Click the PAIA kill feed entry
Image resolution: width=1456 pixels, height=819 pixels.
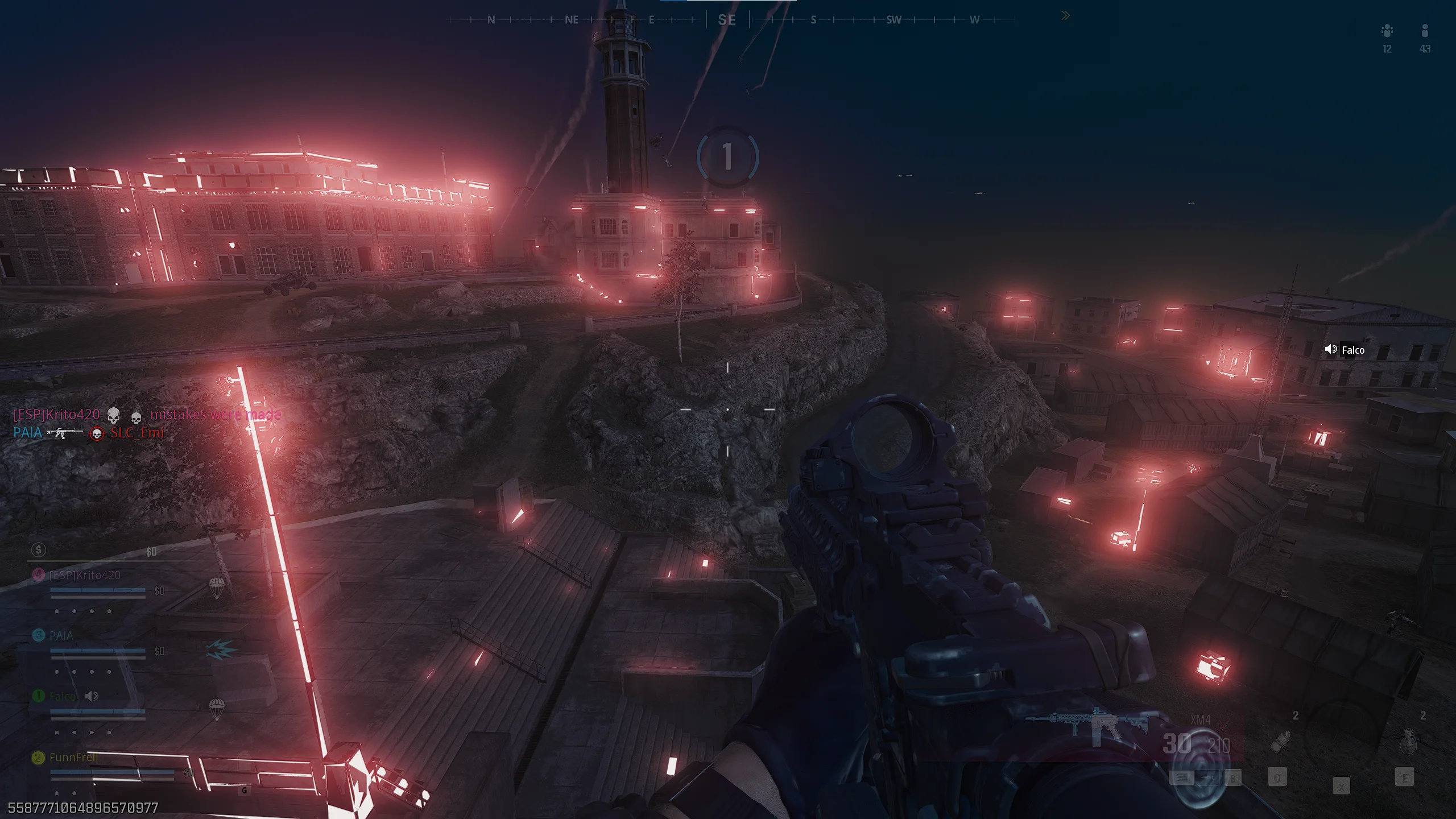click(x=27, y=433)
